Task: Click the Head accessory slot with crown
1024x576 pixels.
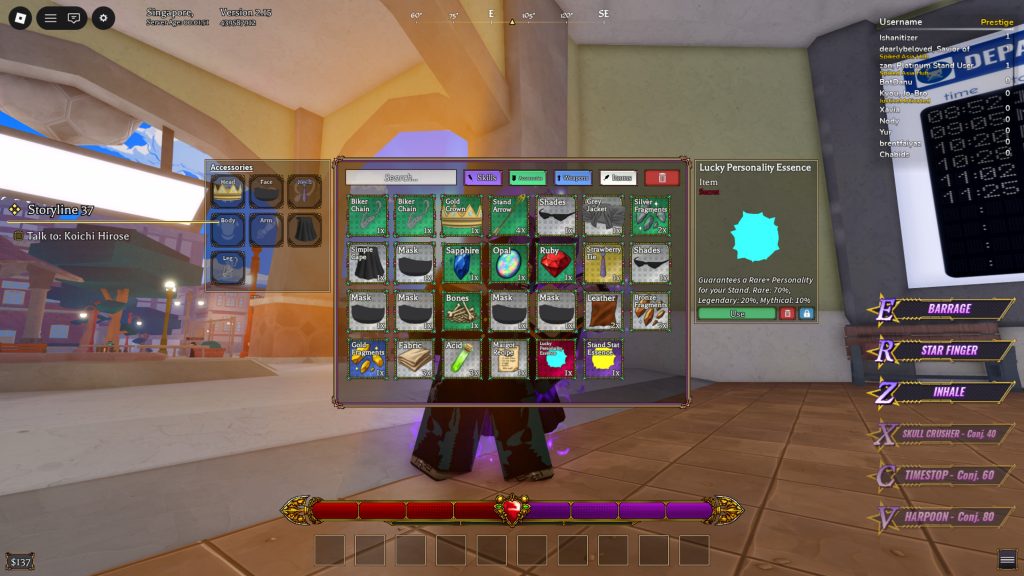Action: pyautogui.click(x=228, y=191)
